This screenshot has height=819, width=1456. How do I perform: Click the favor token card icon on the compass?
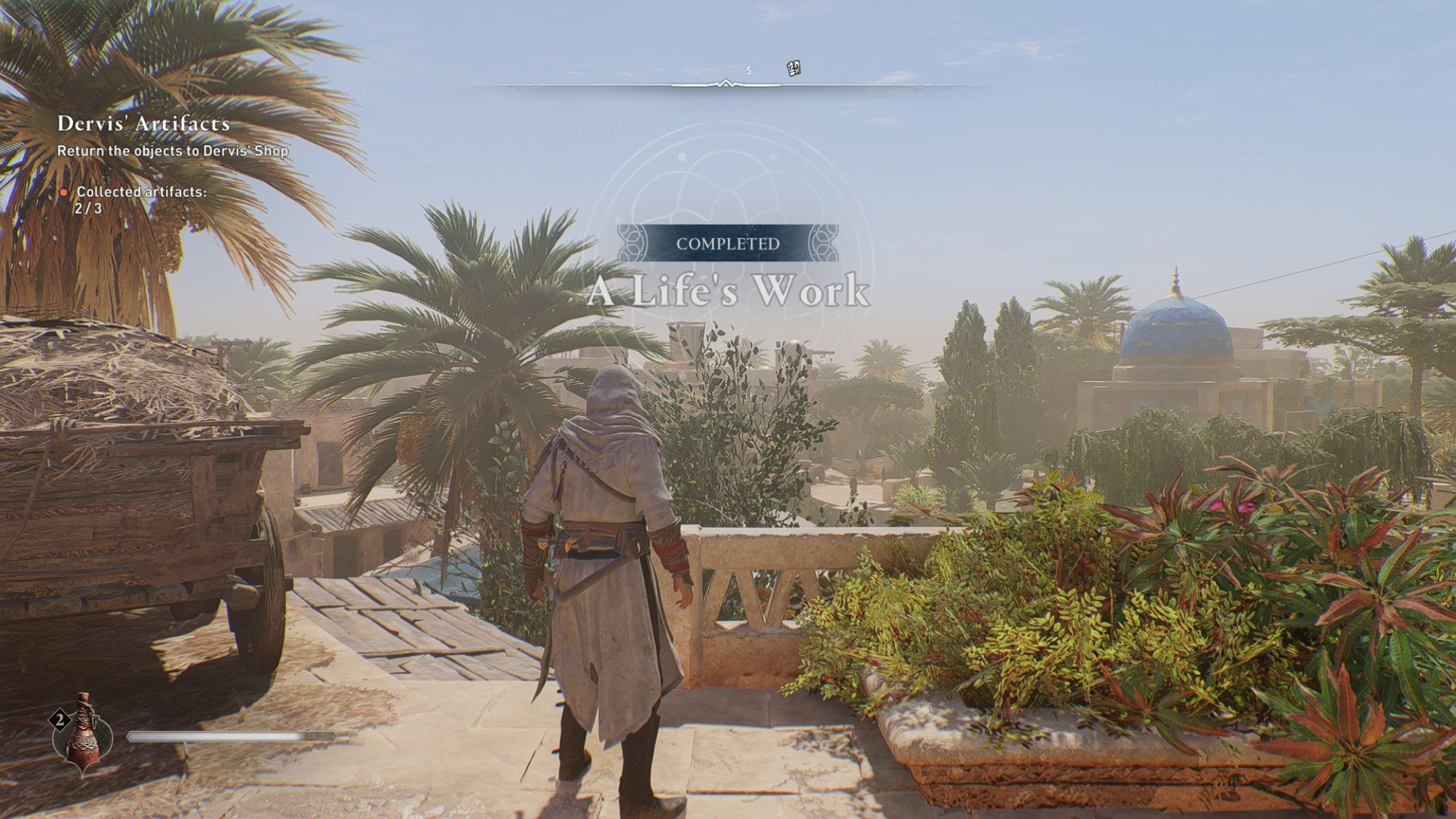(x=794, y=68)
